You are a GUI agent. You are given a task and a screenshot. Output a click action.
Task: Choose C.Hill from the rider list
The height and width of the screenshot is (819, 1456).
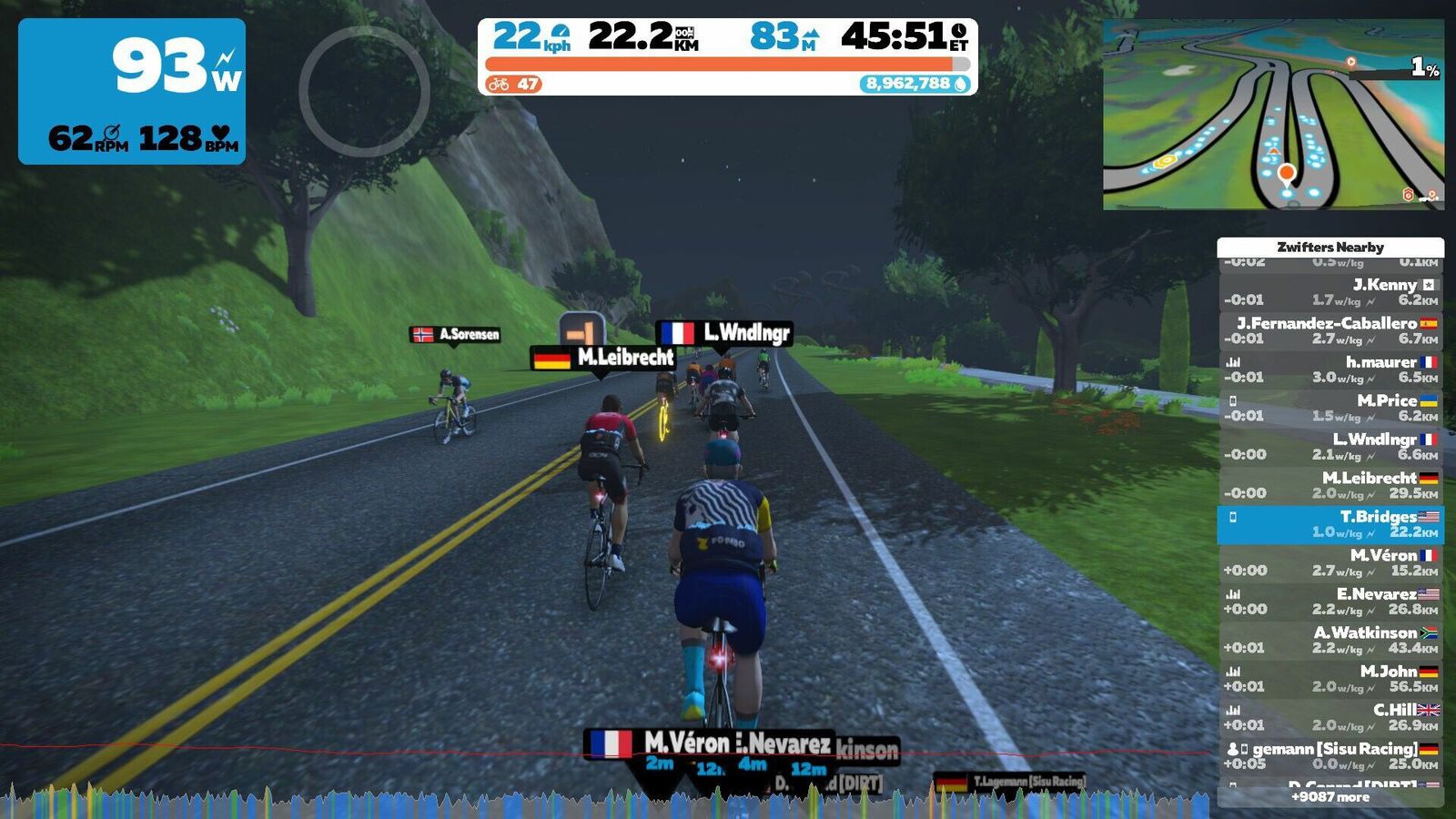click(x=1330, y=717)
